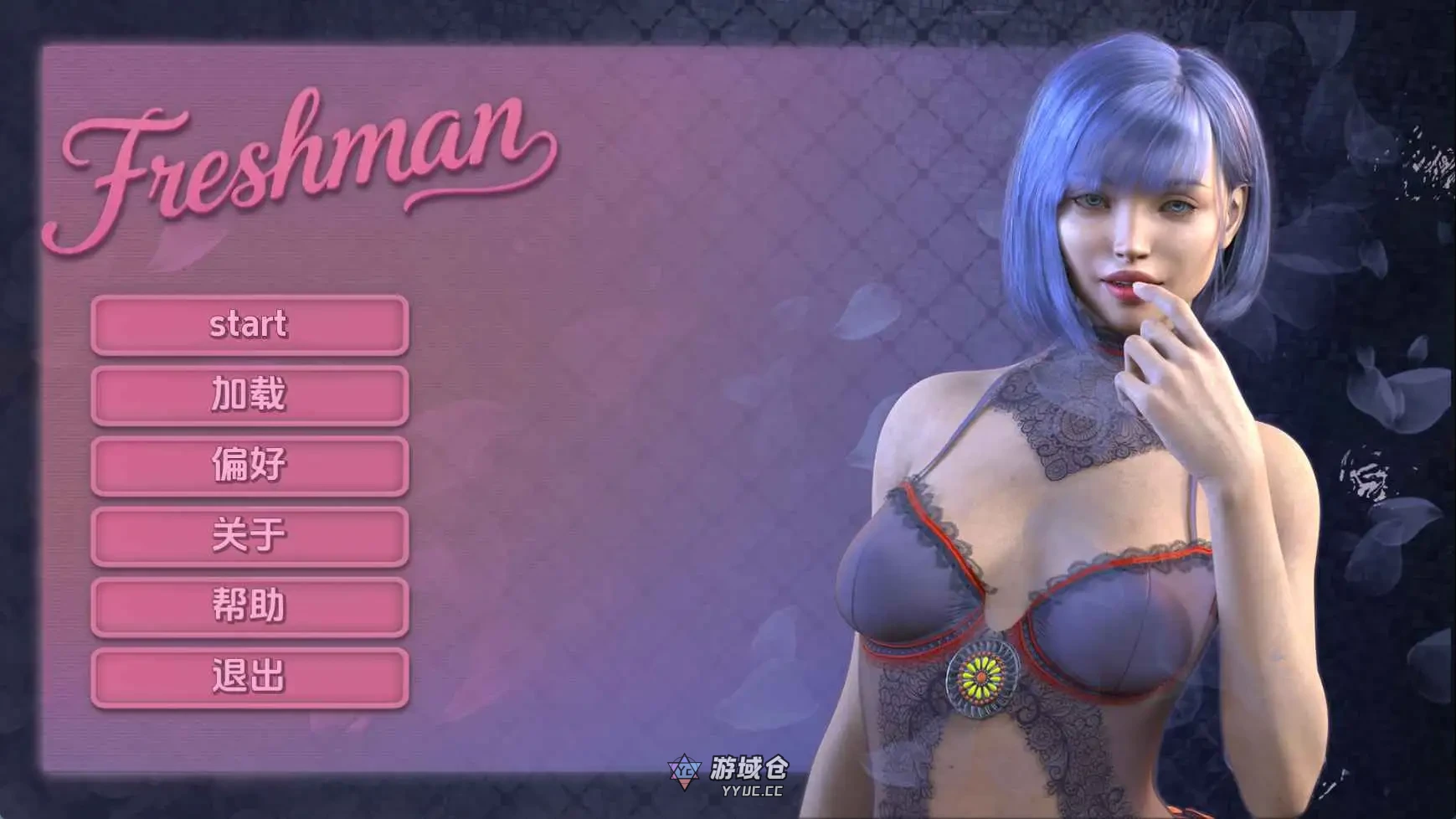1456x819 pixels.
Task: View the 关于 about page
Action: click(x=248, y=537)
